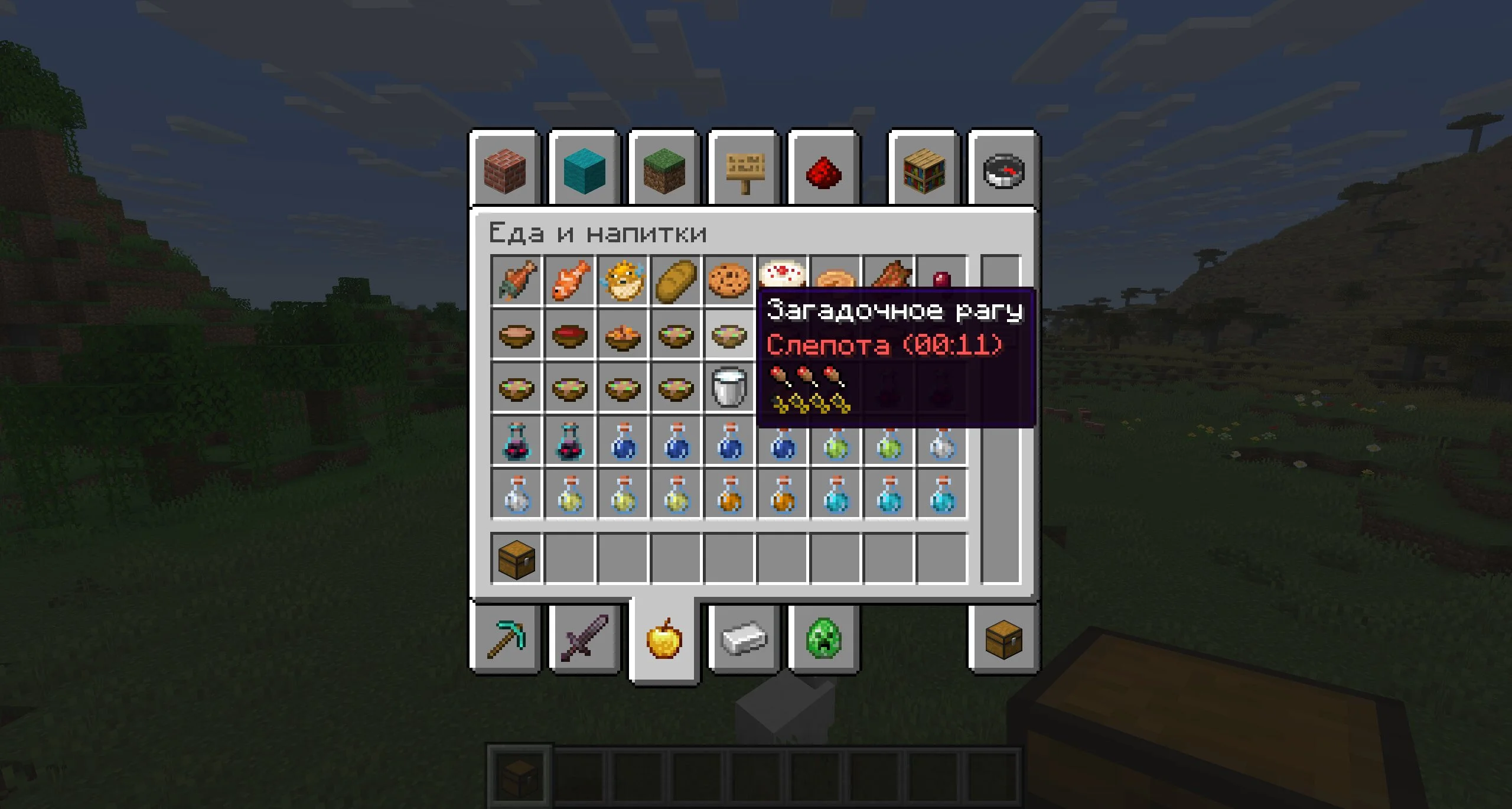Screen dimensions: 1512x809
Task: Switch to the redstone dust tab
Action: pyautogui.click(x=824, y=172)
